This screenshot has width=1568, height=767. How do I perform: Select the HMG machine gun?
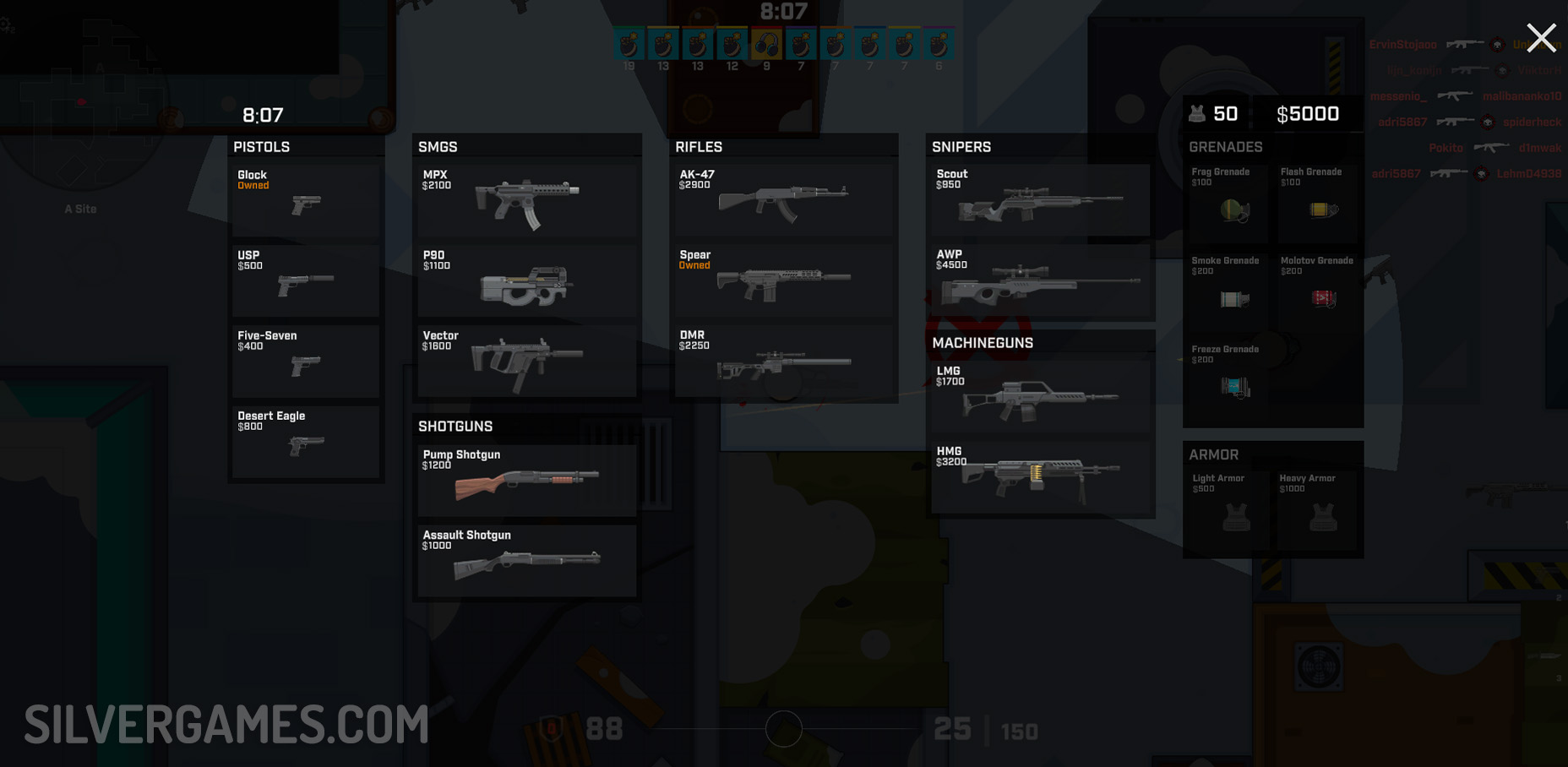1040,477
